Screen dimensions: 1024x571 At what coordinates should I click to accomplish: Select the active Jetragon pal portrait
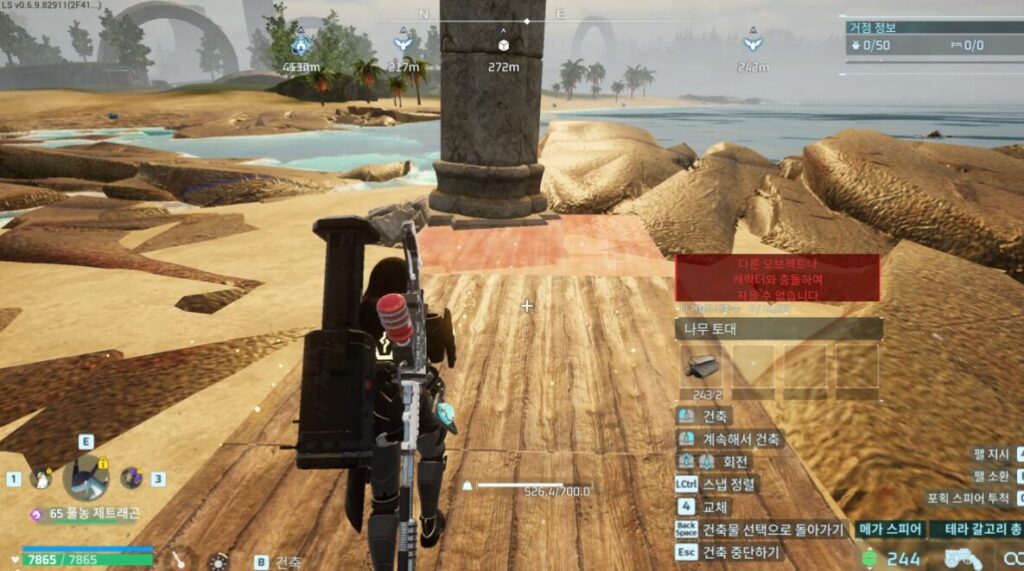coord(85,479)
